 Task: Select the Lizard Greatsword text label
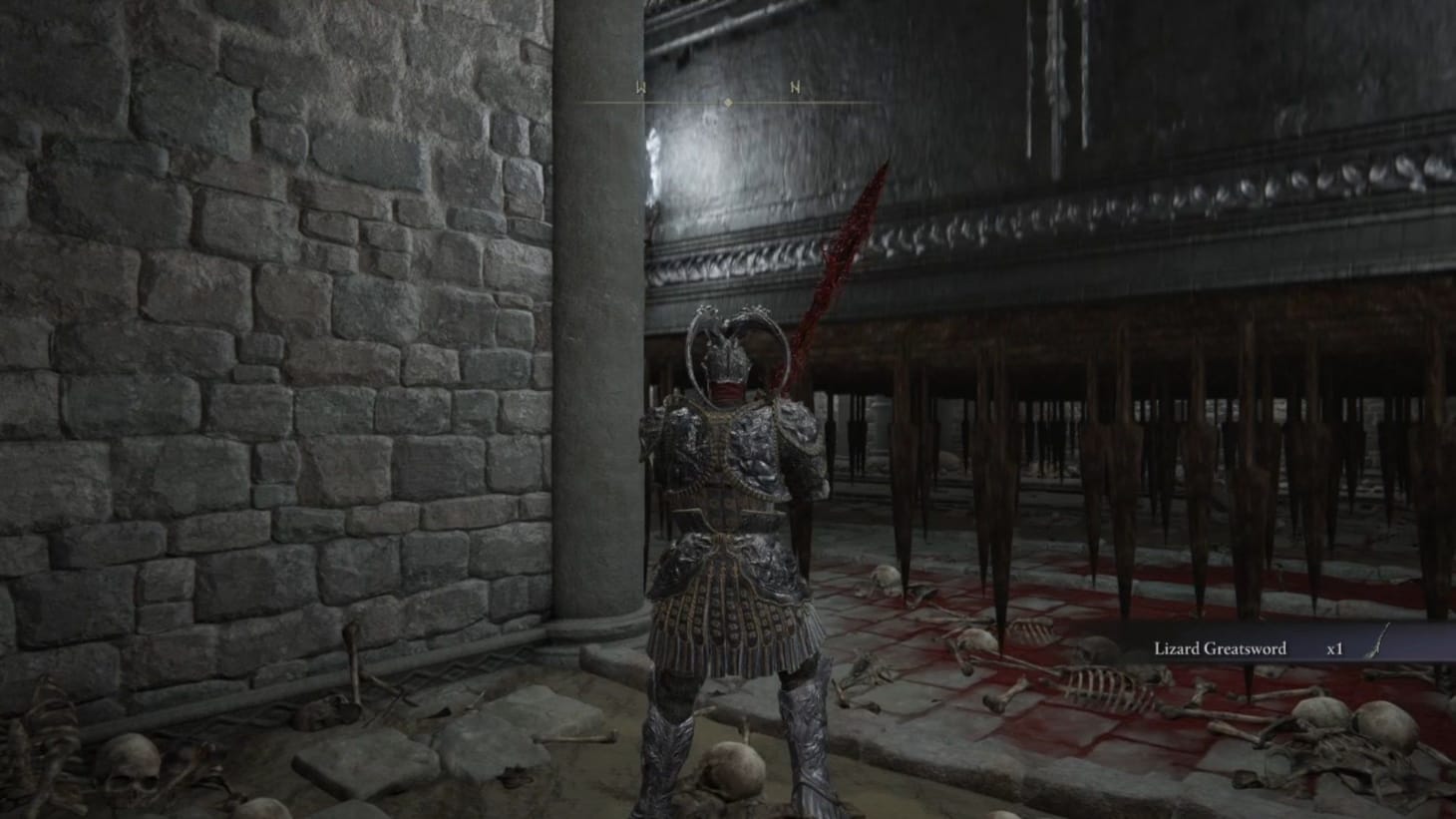(1219, 647)
